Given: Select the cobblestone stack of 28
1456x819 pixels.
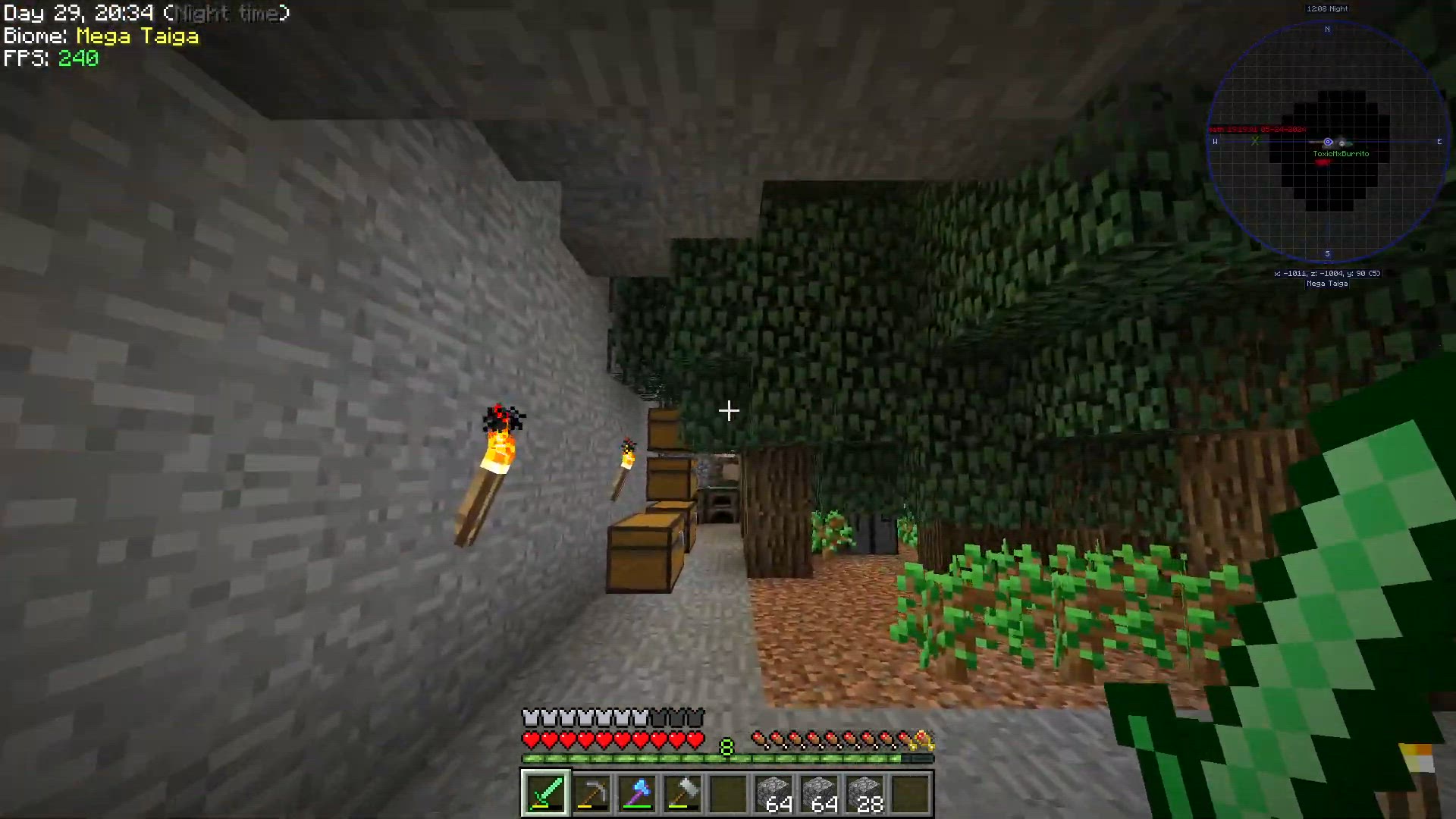Looking at the screenshot, I should point(864,793).
